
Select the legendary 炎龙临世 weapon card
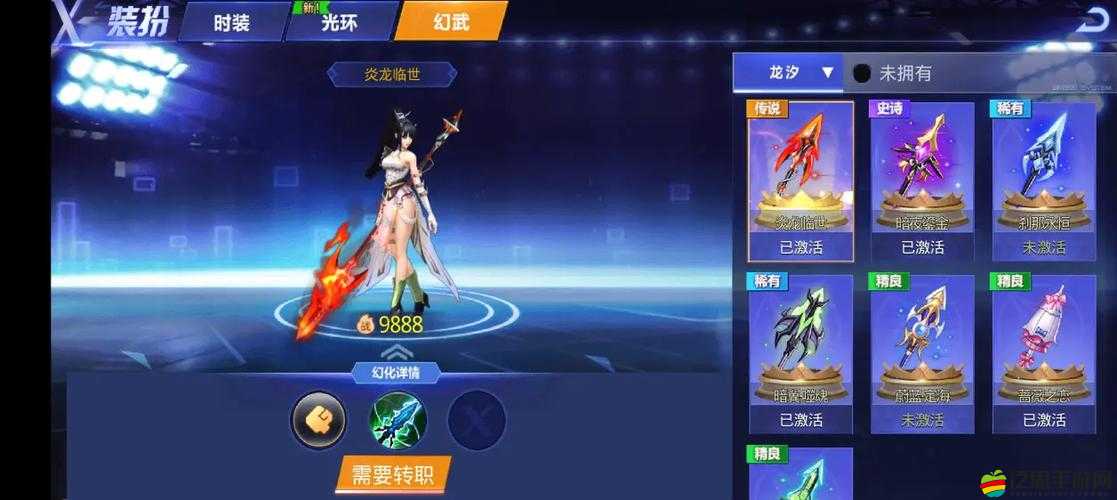tap(801, 180)
